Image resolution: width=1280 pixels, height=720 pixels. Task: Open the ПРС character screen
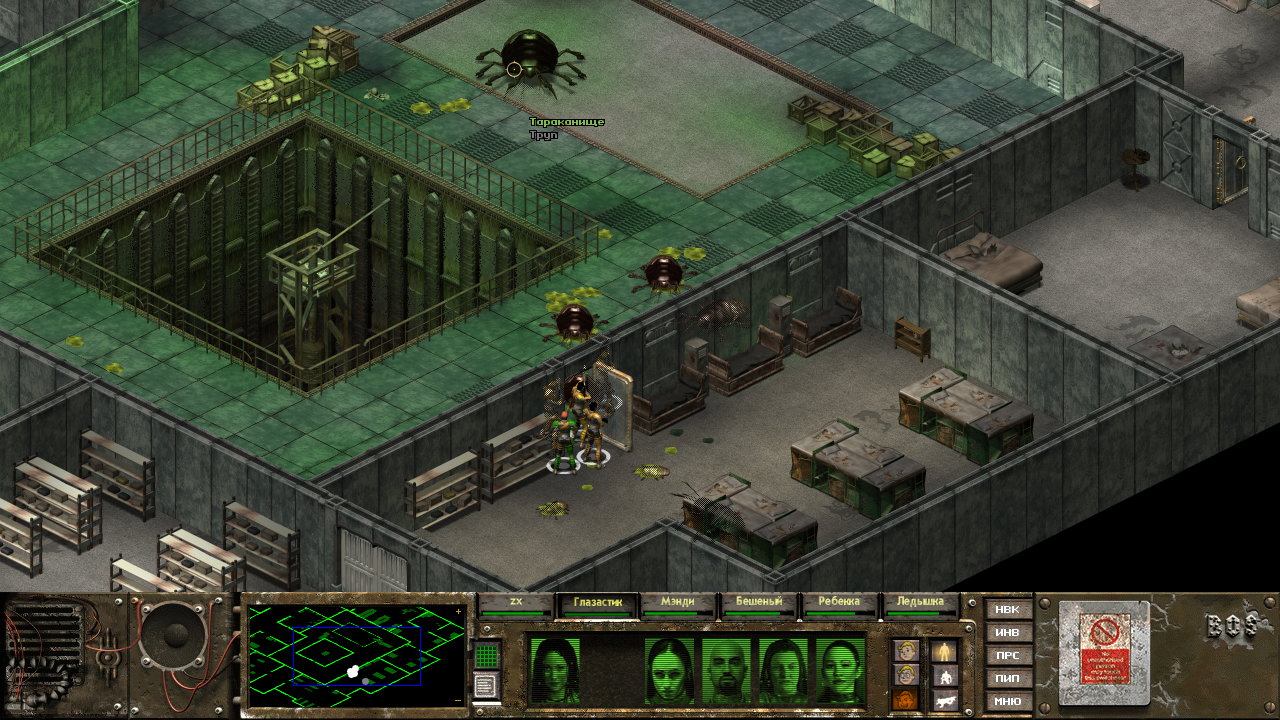click(1007, 655)
